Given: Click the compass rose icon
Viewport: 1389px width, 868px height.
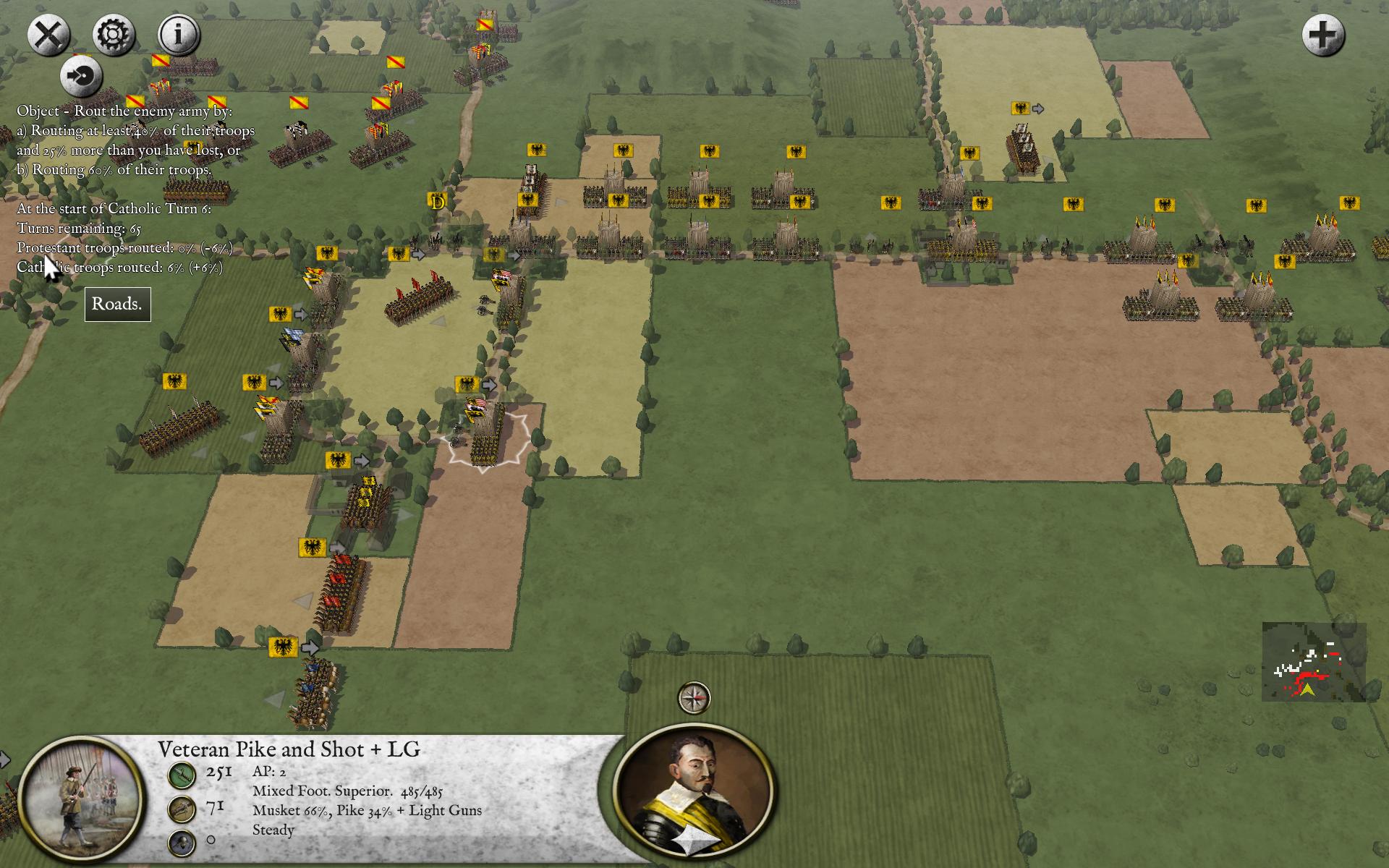Looking at the screenshot, I should (694, 698).
